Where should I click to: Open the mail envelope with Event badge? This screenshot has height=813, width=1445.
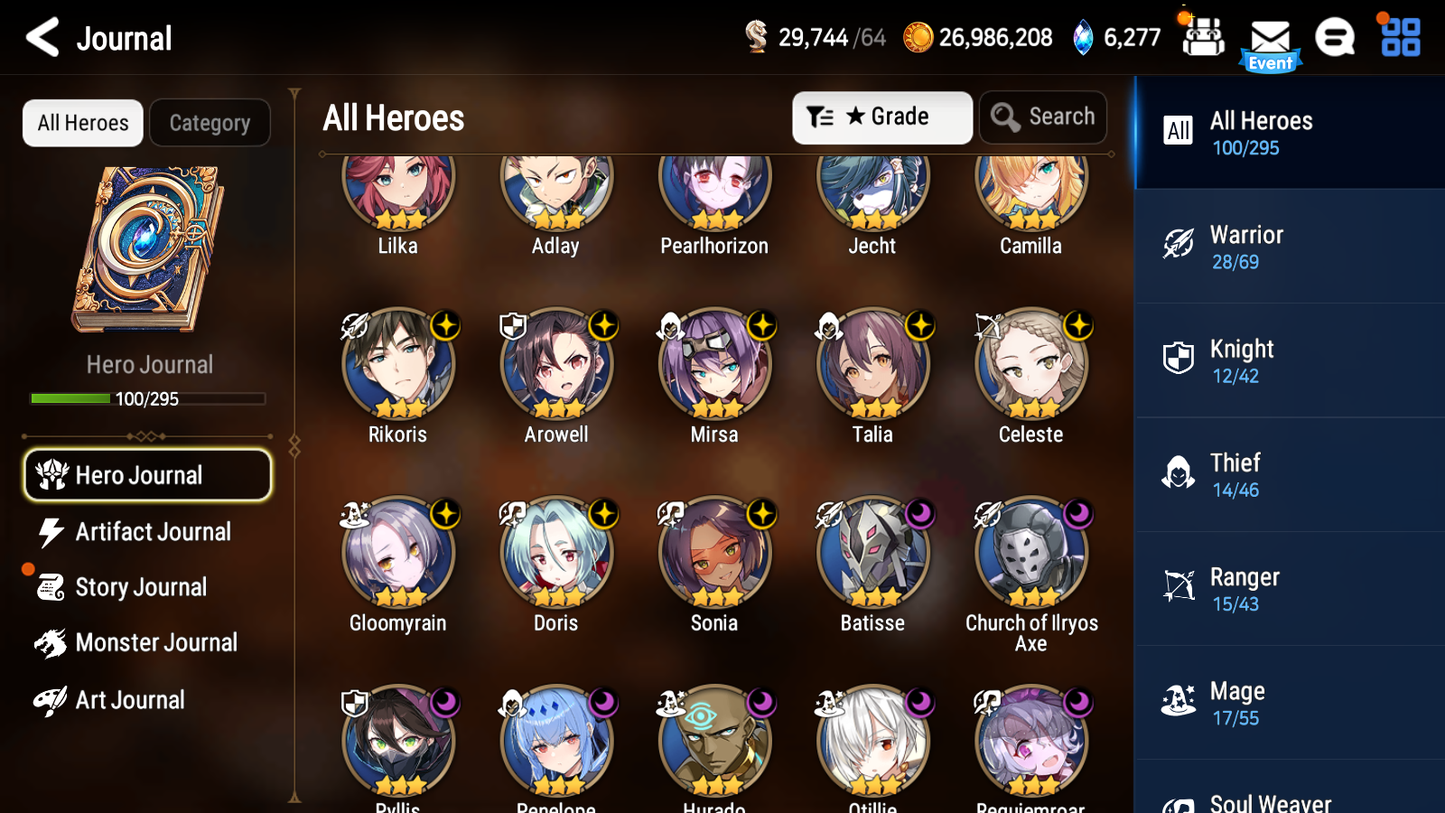[1270, 37]
